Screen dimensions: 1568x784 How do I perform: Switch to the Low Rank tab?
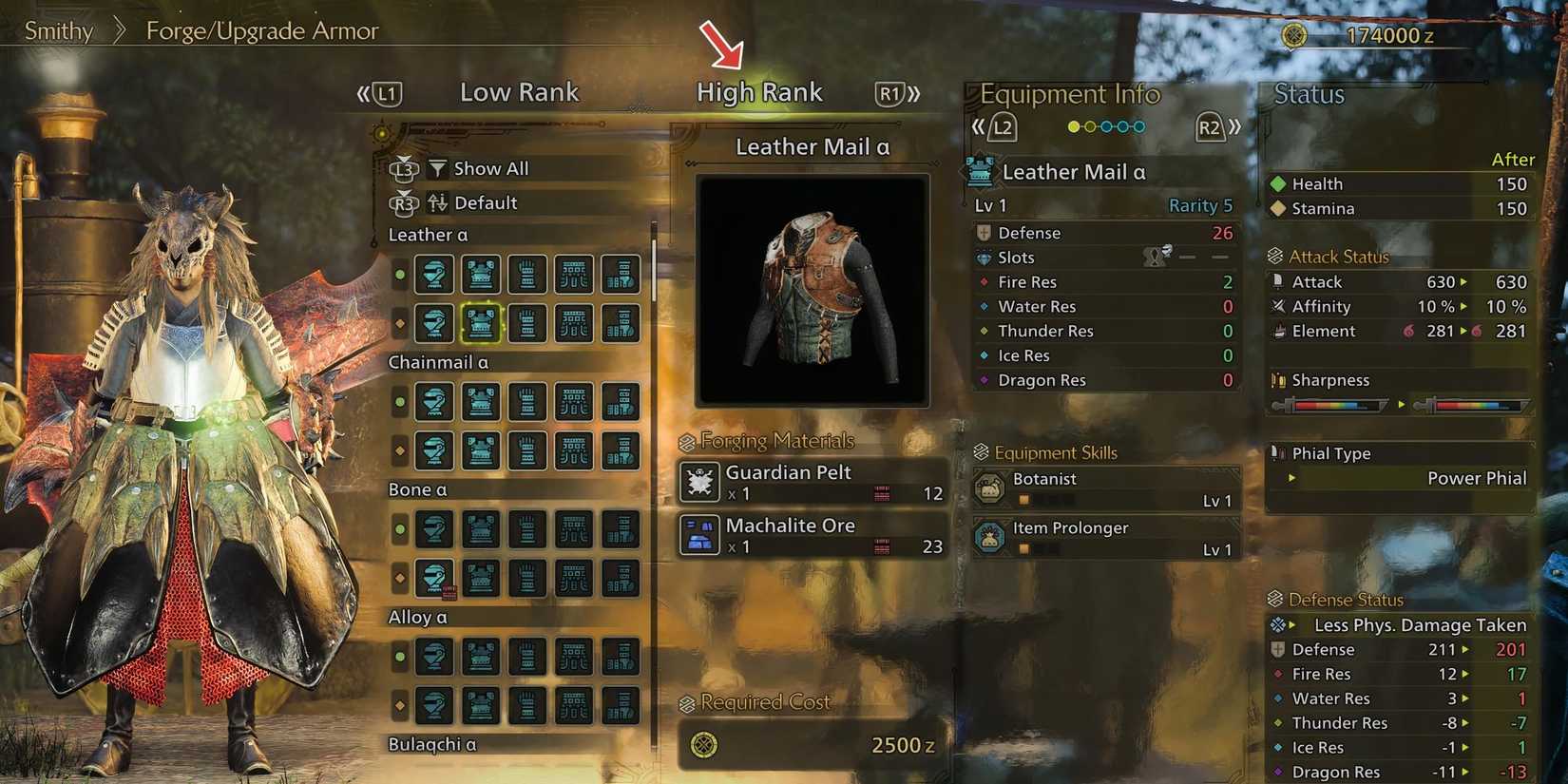click(519, 91)
